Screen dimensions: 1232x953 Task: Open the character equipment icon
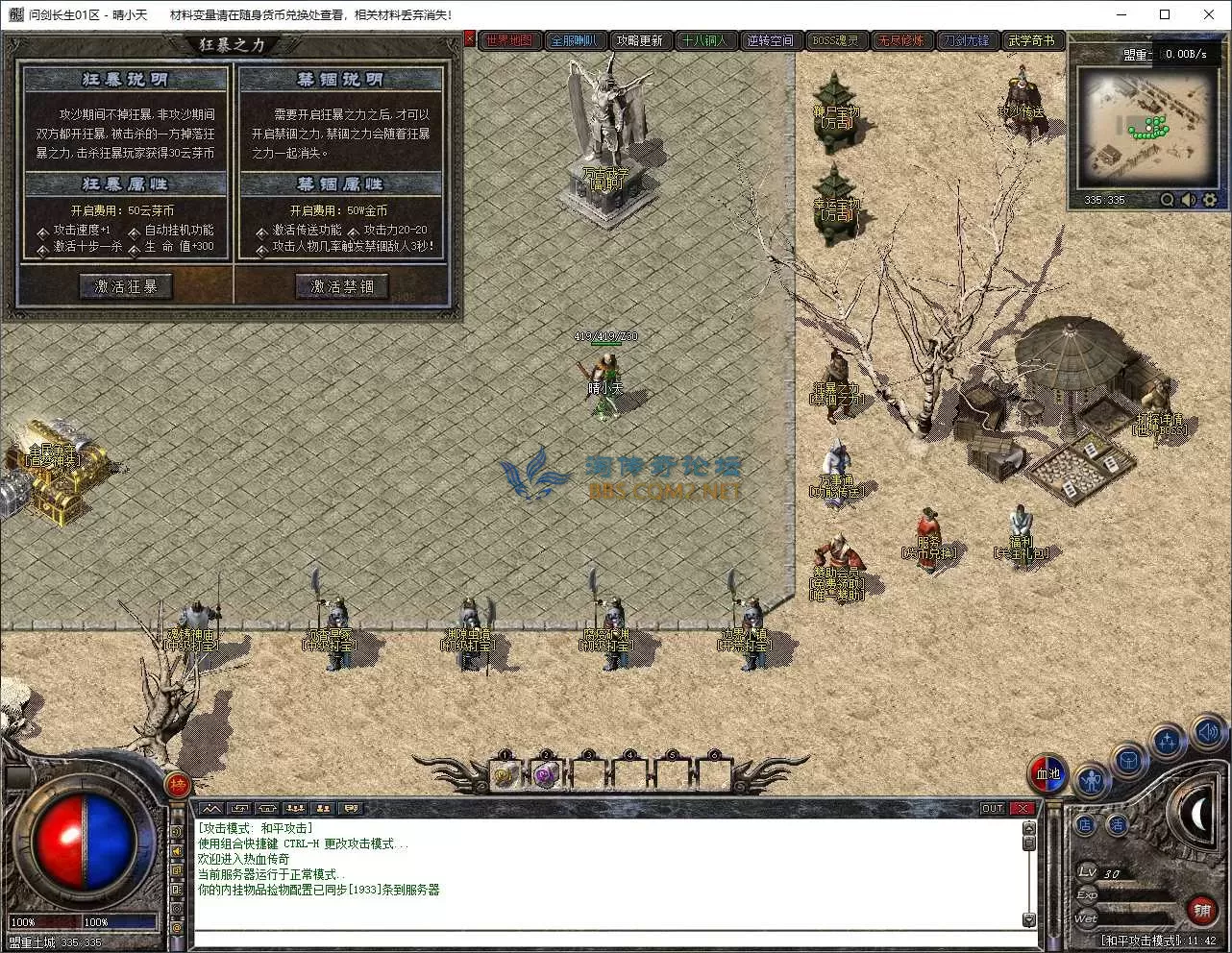[1091, 780]
